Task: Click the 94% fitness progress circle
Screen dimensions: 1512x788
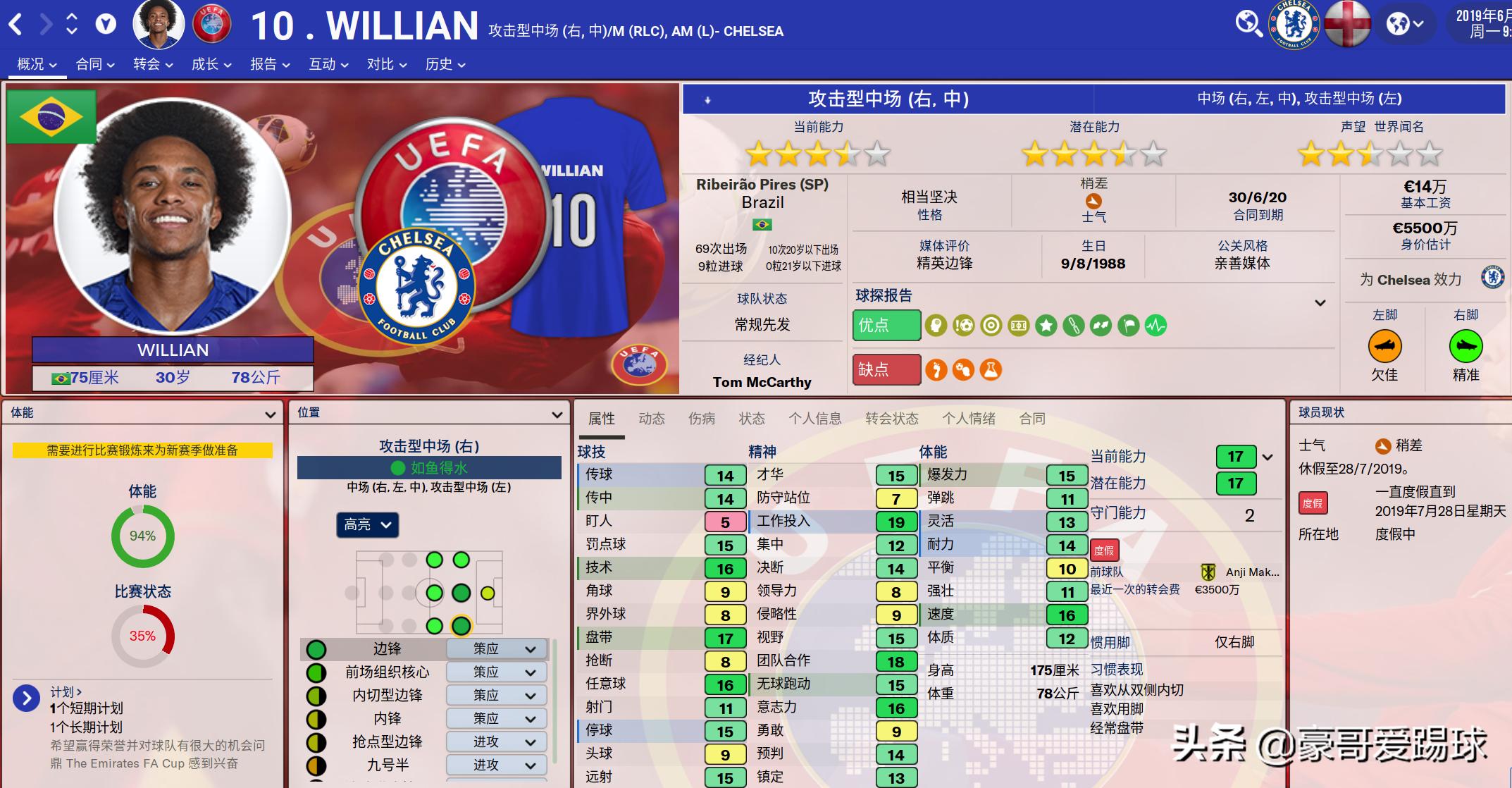Action: click(x=142, y=536)
